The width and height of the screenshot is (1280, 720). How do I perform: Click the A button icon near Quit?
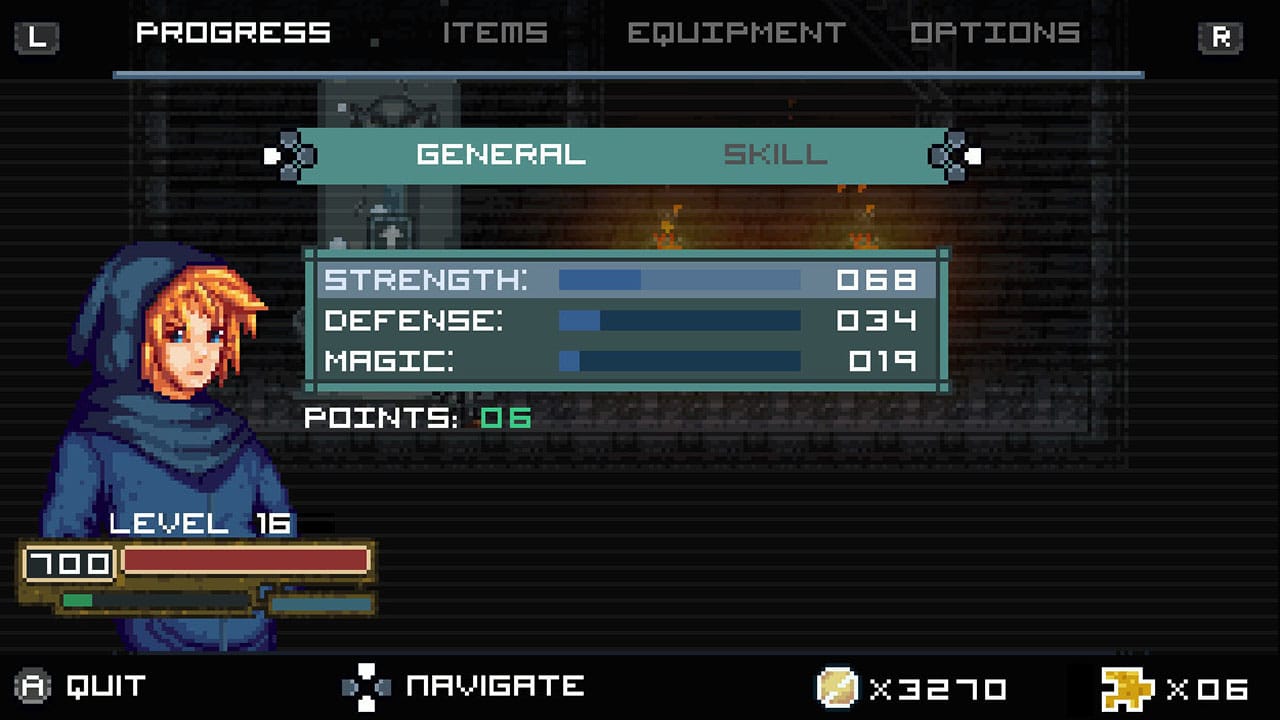tap(32, 687)
